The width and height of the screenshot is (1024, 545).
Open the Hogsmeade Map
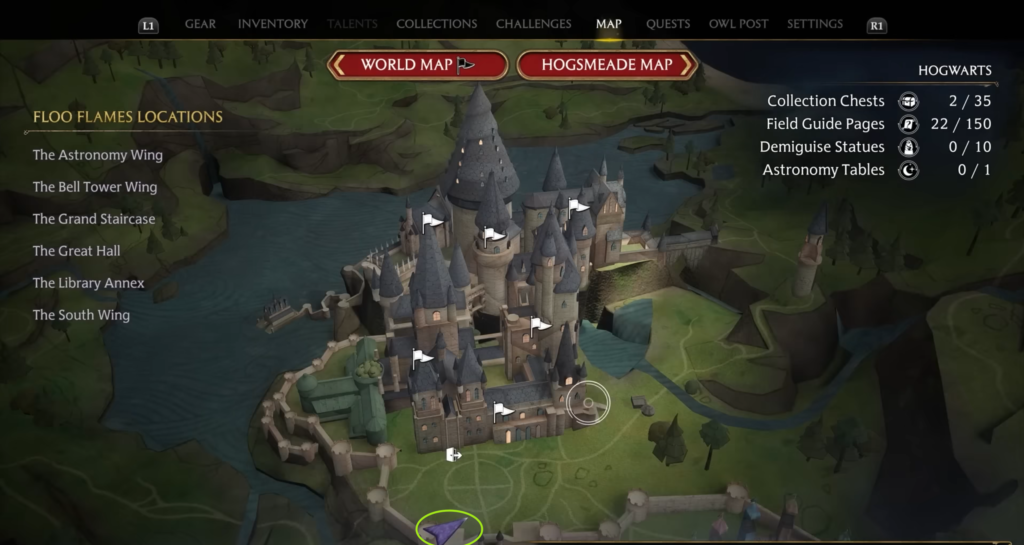point(607,65)
